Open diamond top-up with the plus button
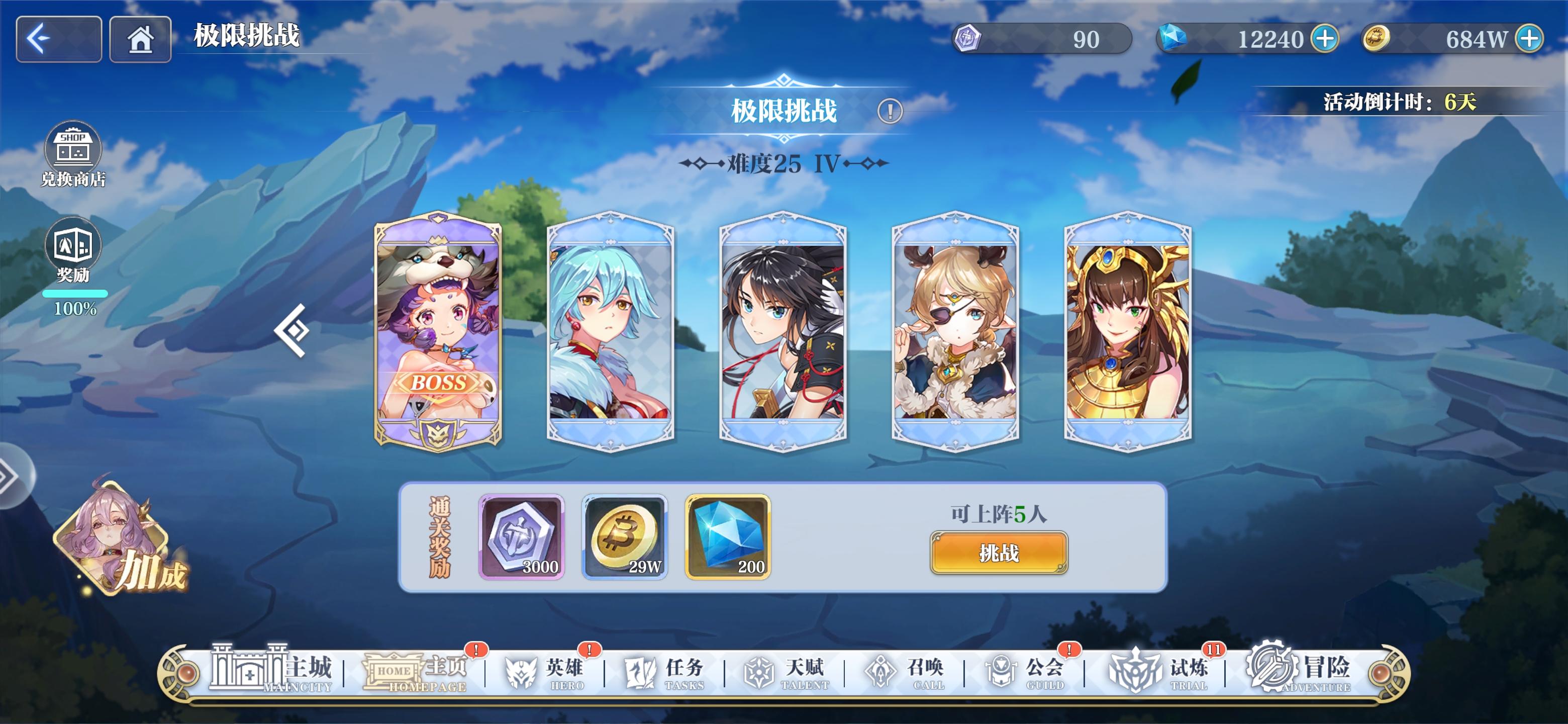The height and width of the screenshot is (724, 1568). (1325, 39)
